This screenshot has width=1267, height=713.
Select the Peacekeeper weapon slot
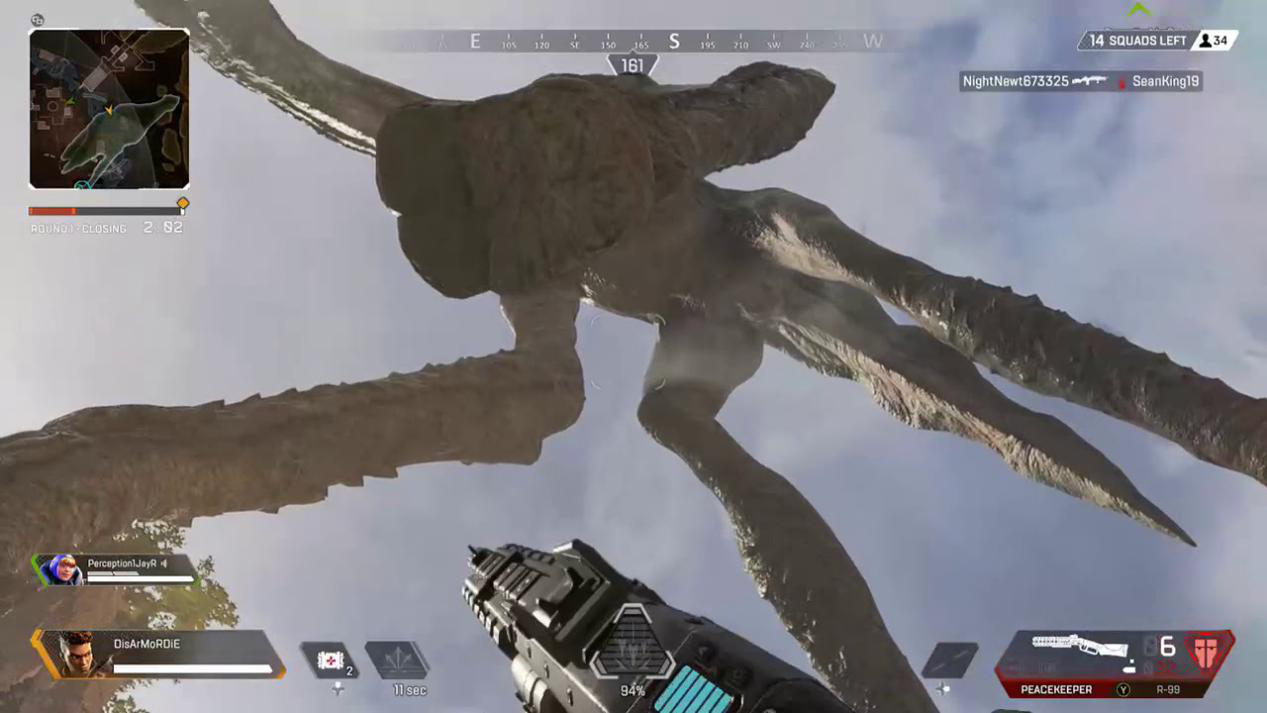click(1056, 690)
